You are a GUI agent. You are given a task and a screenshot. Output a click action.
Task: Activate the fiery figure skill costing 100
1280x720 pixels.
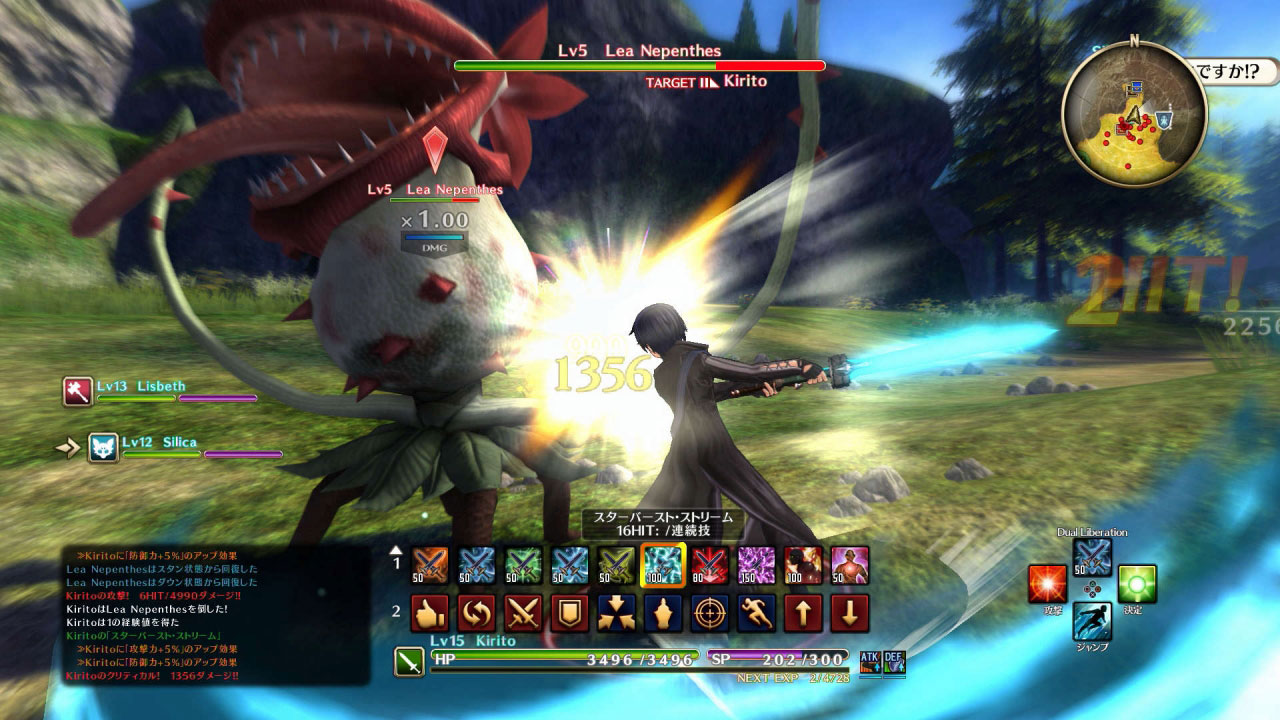coord(803,565)
